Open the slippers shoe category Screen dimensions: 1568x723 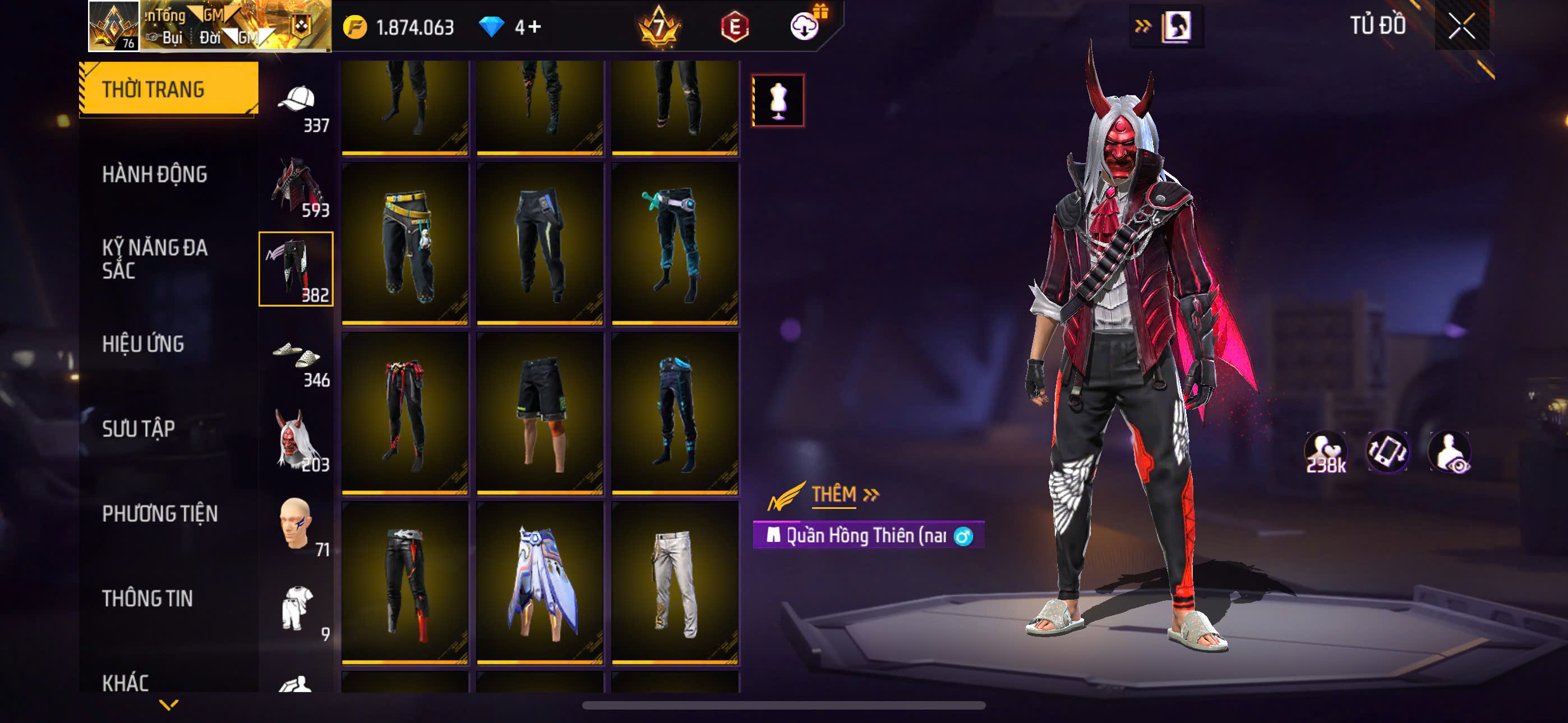coord(297,359)
